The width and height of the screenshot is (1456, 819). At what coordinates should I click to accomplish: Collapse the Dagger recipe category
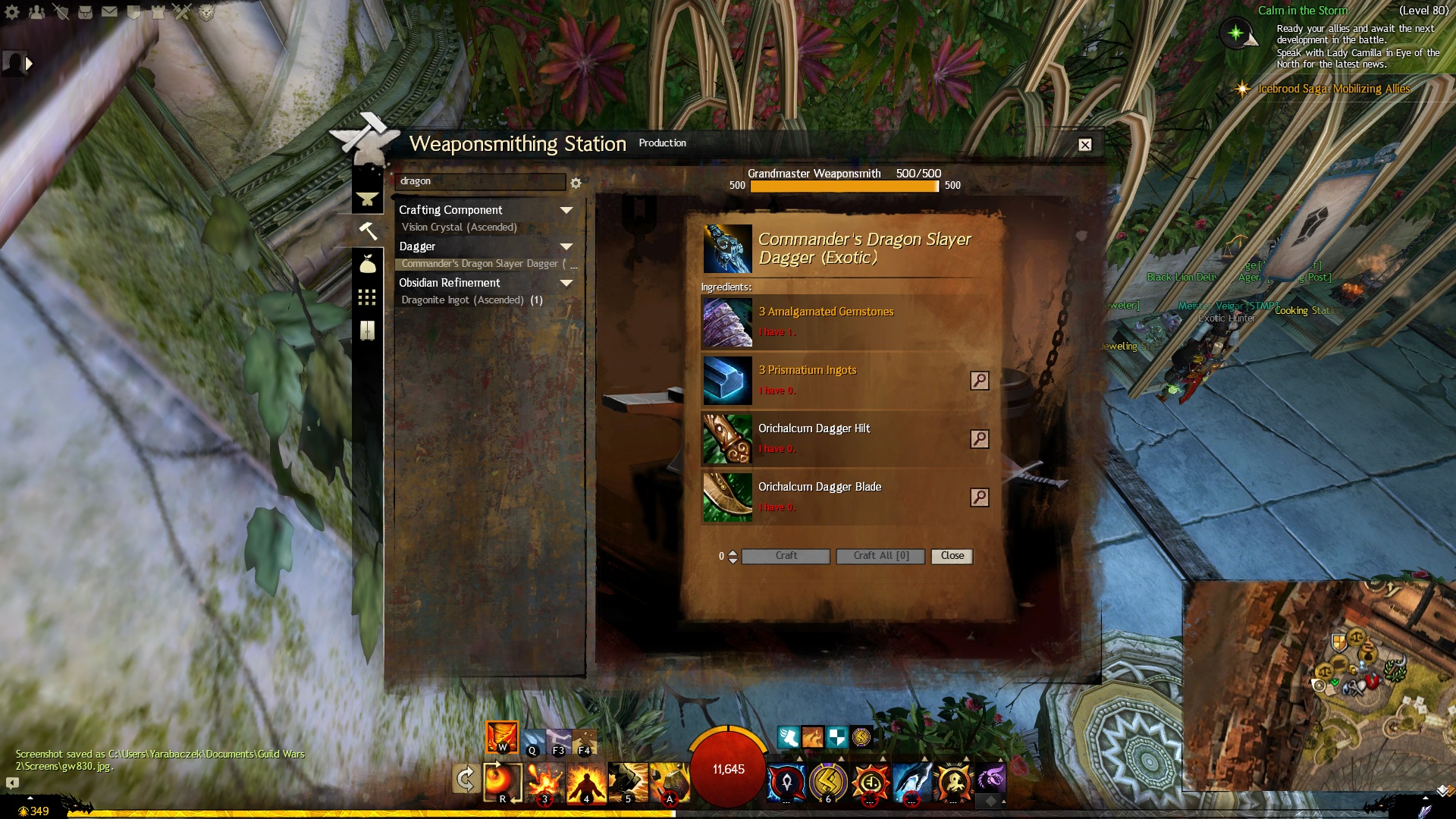(566, 246)
